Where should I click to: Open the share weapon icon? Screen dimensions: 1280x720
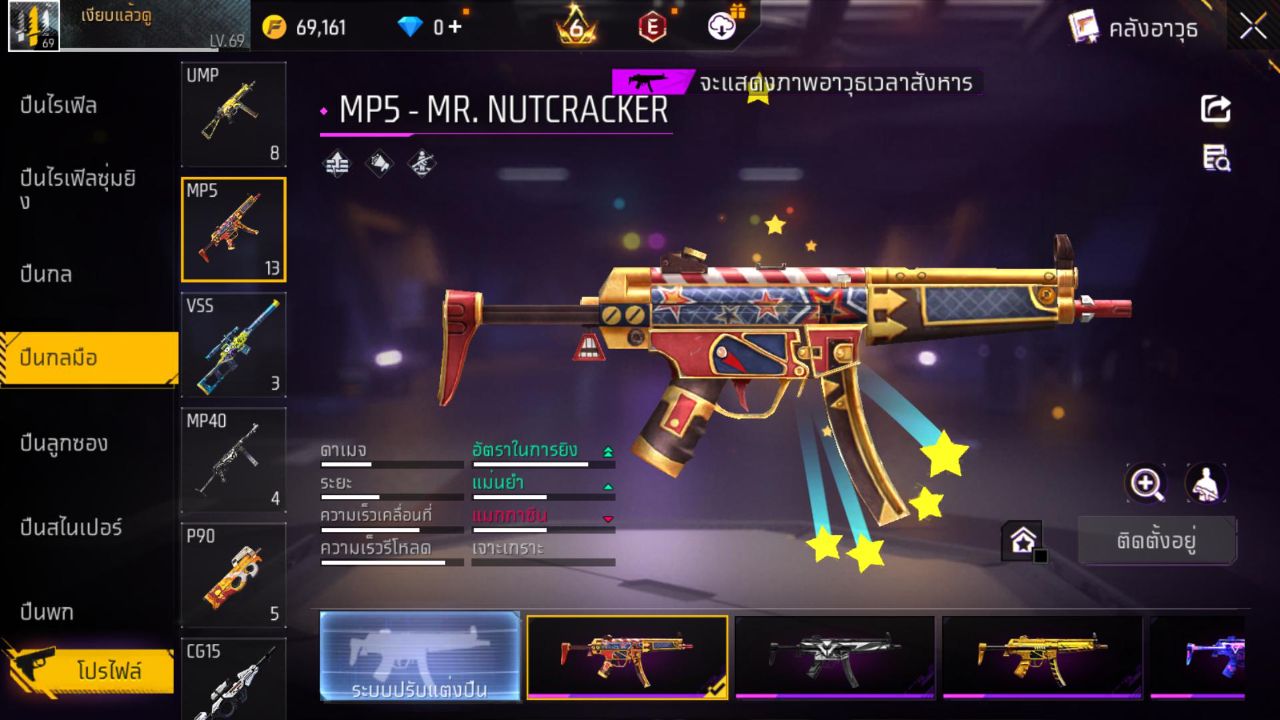(x=1215, y=110)
